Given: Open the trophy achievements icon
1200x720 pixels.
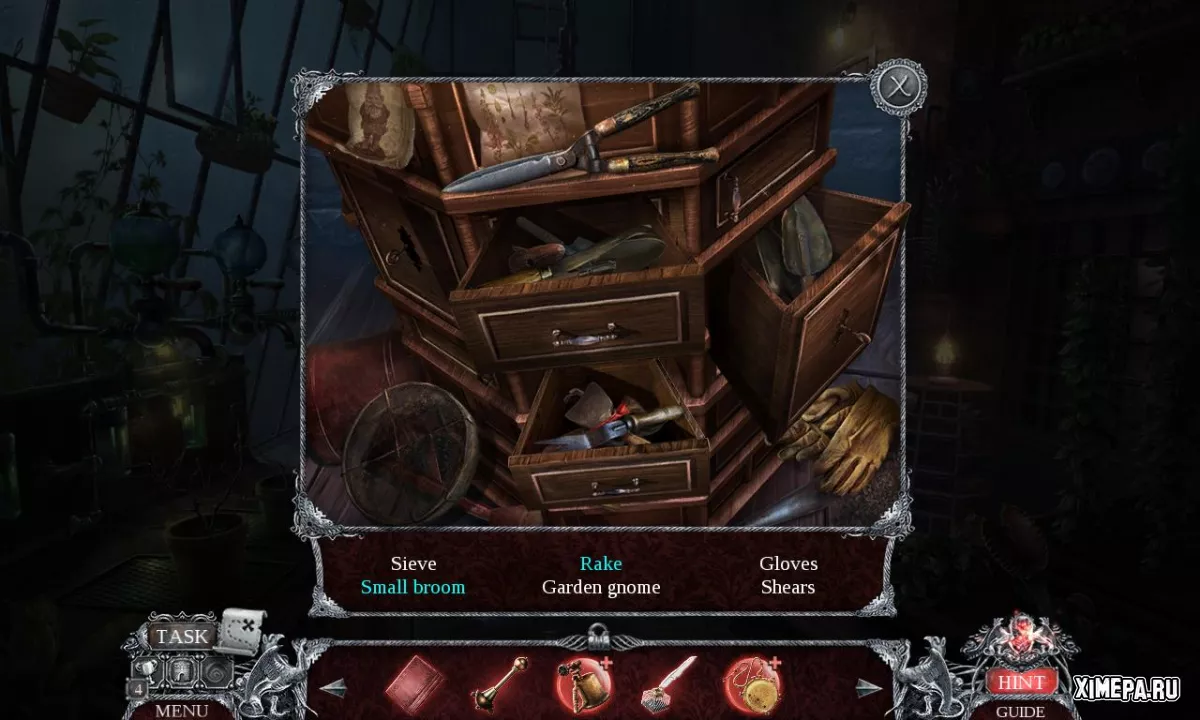Looking at the screenshot, I should (145, 669).
